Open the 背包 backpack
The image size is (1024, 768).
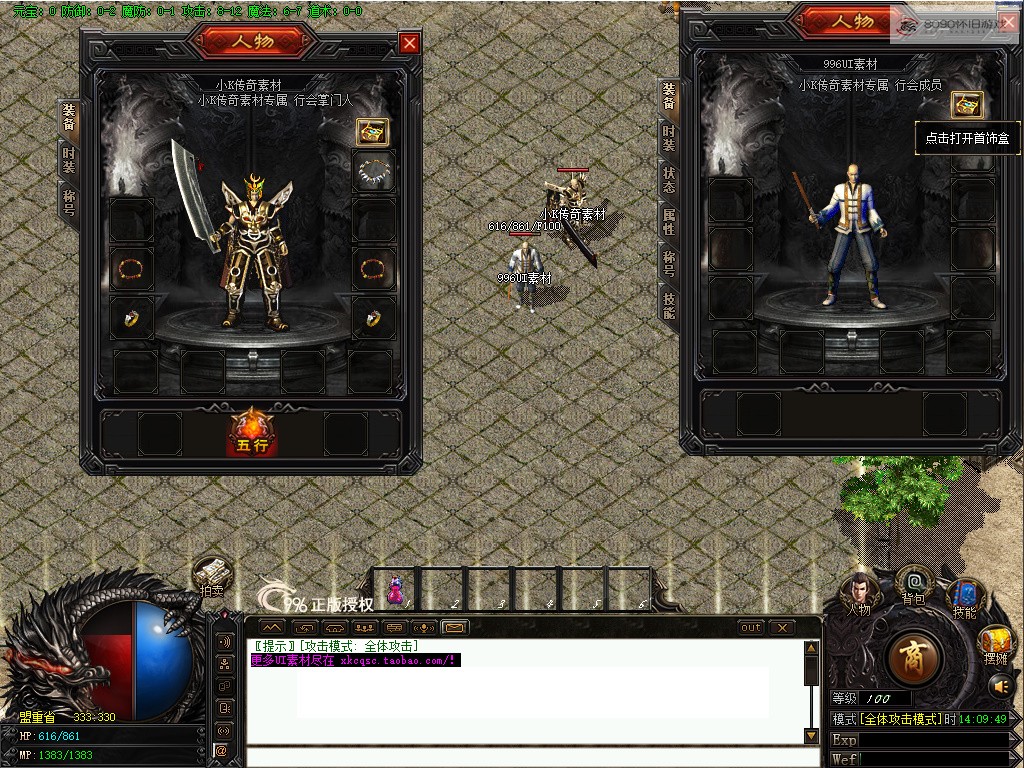[913, 584]
